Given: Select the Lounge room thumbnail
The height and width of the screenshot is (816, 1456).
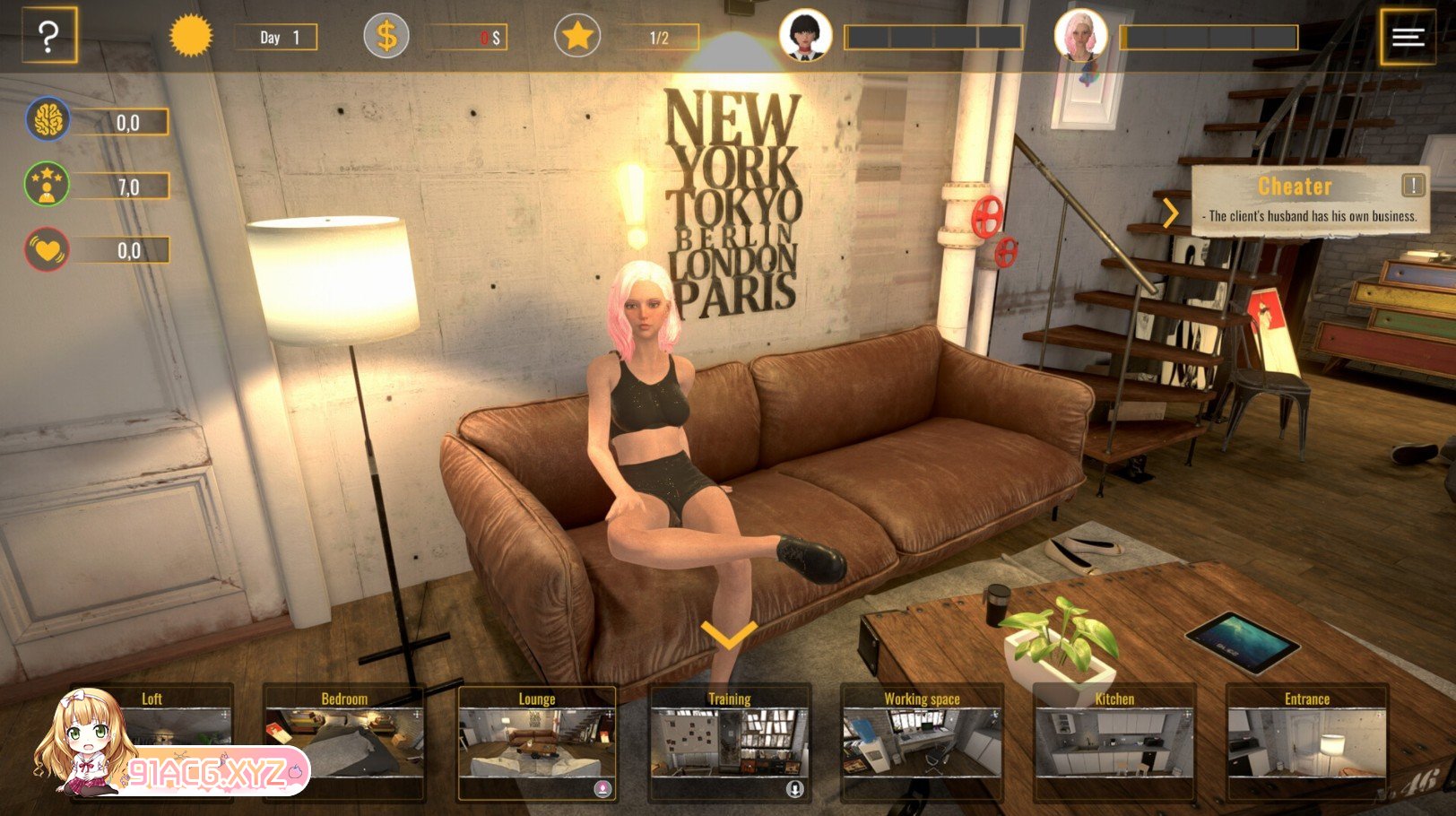Looking at the screenshot, I should (x=537, y=742).
